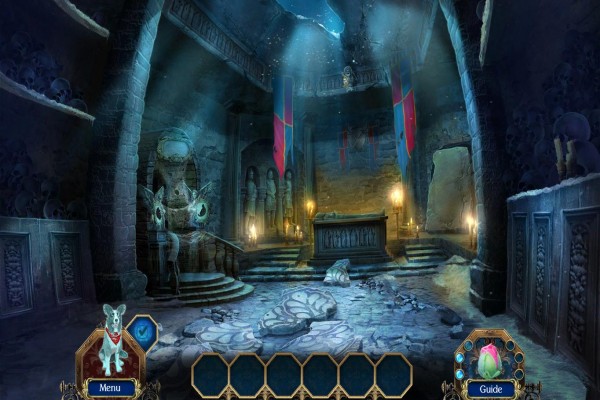Open the strategy Guide
Viewport: 600px width, 400px height.
(490, 388)
